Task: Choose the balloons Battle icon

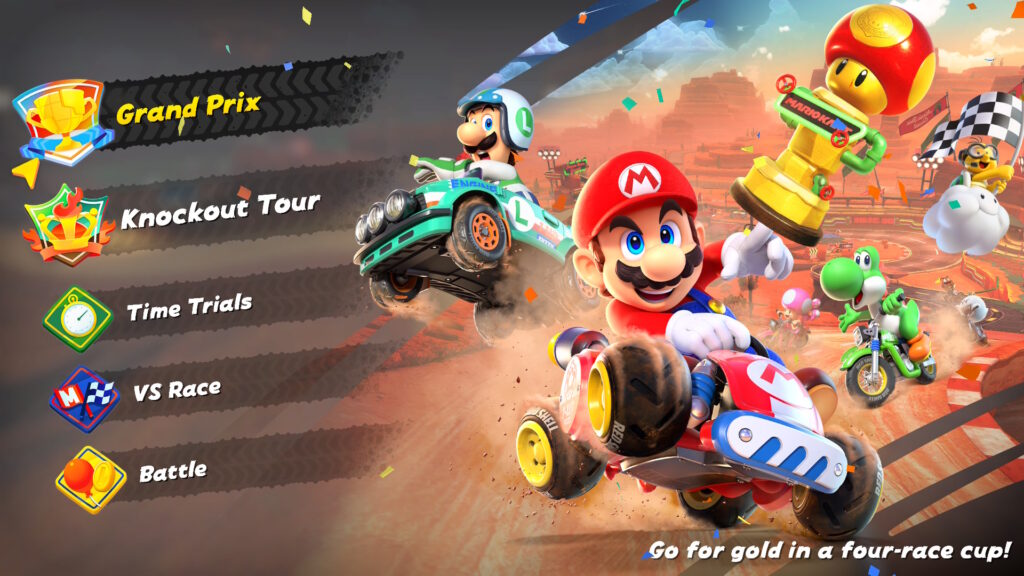Action: tap(90, 479)
